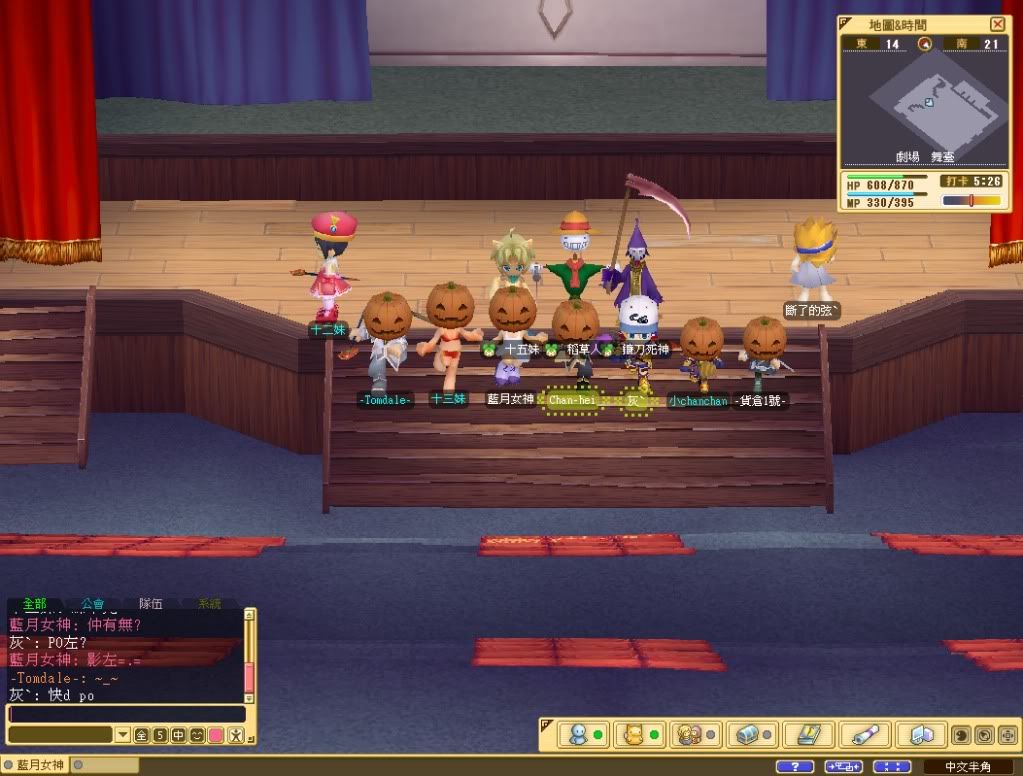The height and width of the screenshot is (776, 1023).
Task: Open the smiley face emoticon picker
Action: [x=197, y=735]
